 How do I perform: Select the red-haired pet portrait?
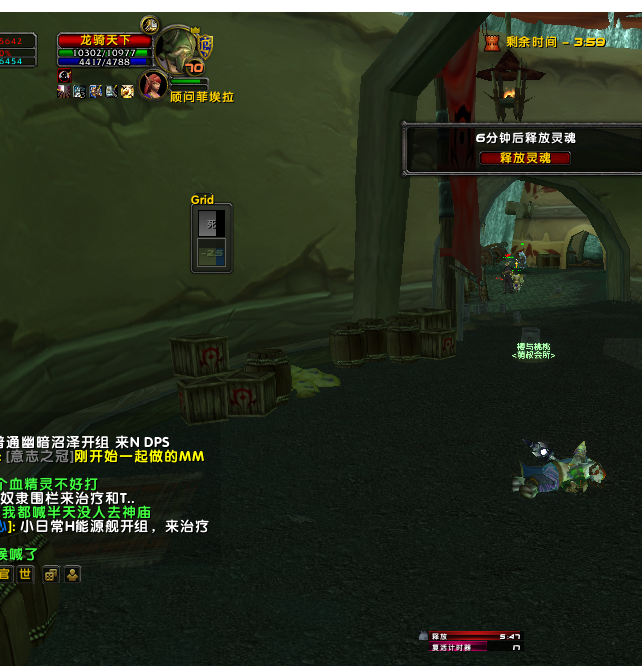click(153, 85)
